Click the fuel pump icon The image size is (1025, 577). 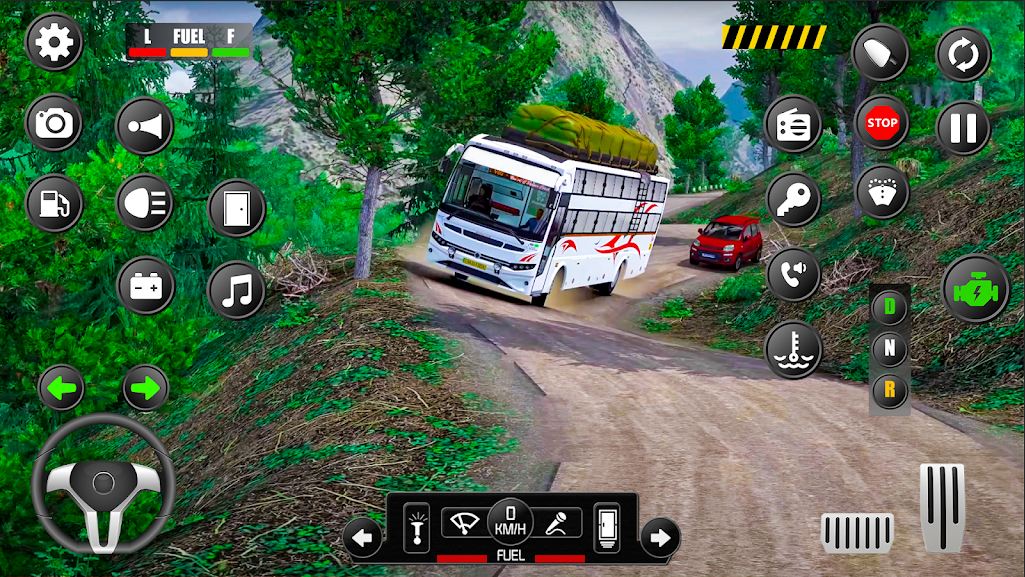[x=54, y=203]
